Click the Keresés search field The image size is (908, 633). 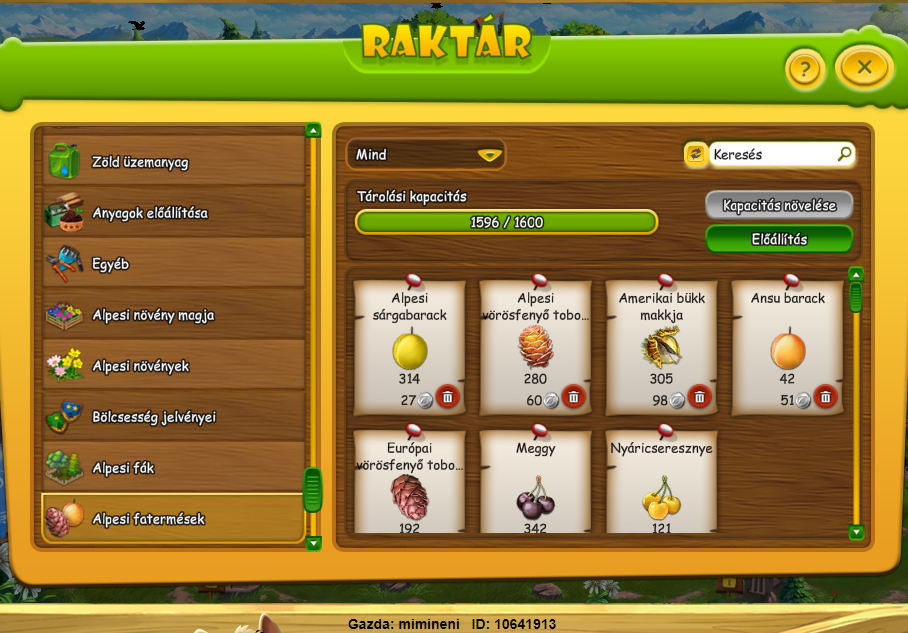pos(773,155)
